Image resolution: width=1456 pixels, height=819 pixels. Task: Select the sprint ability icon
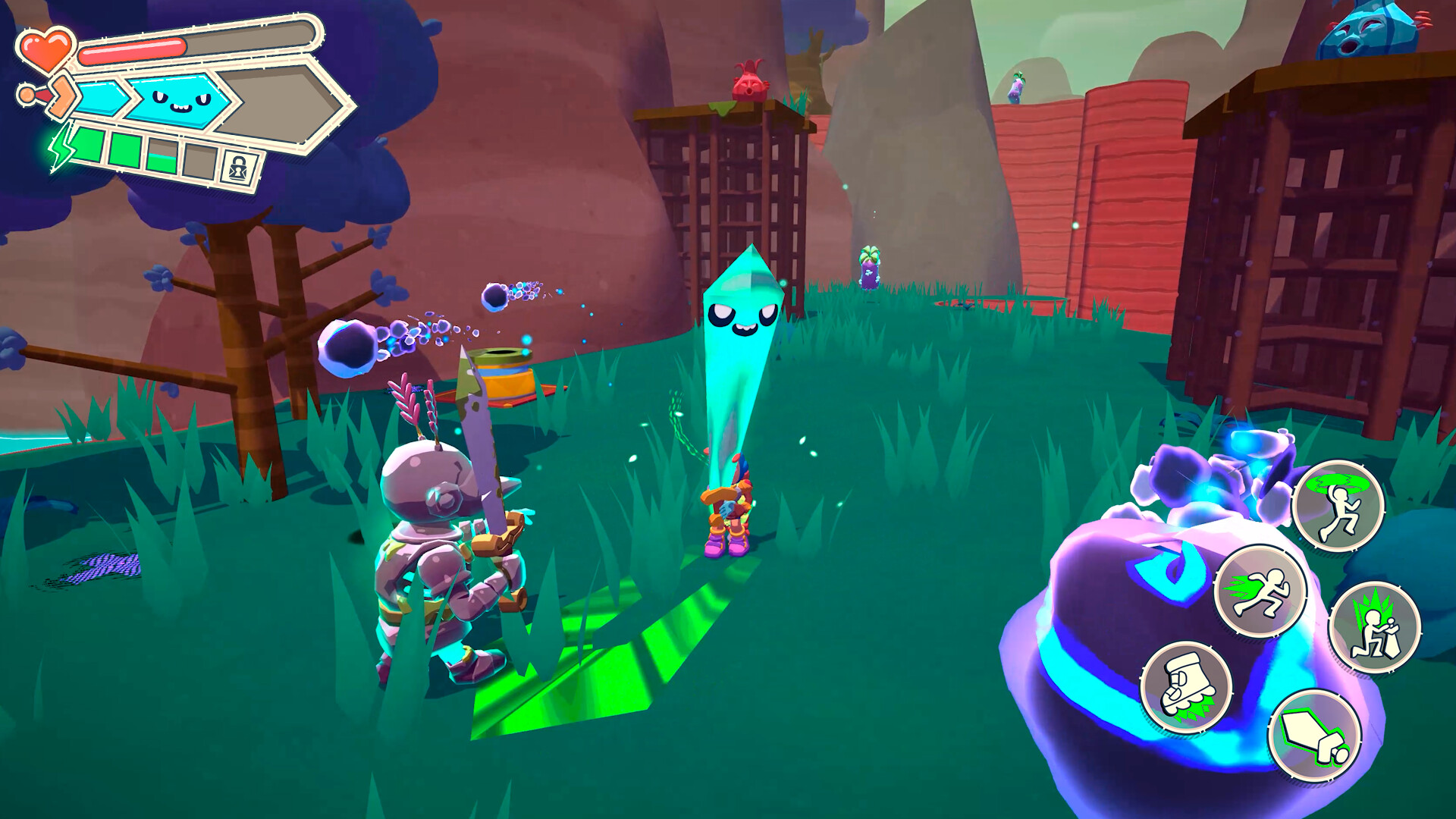[x=1261, y=594]
